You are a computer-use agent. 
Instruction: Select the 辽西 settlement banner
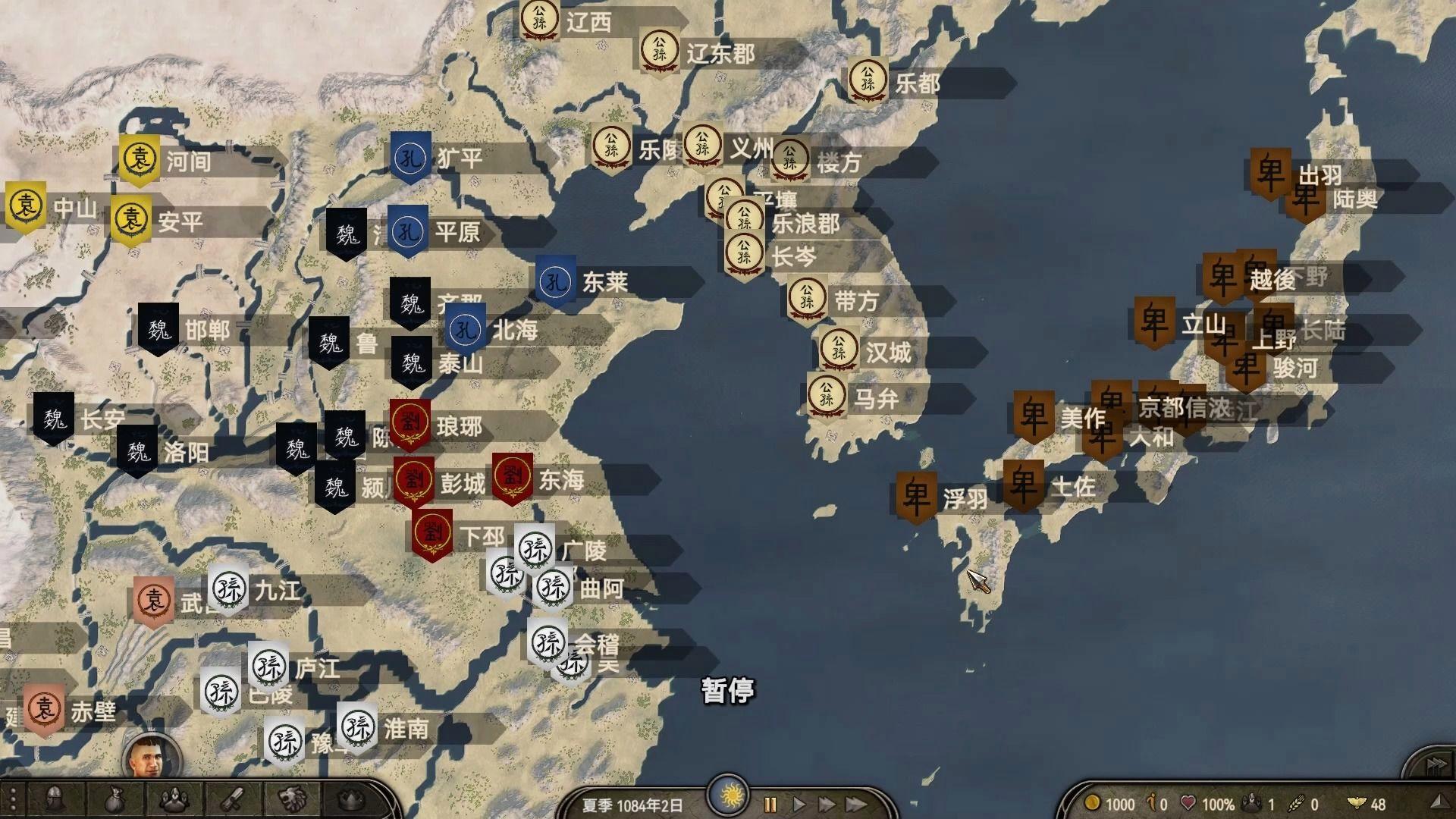(539, 17)
